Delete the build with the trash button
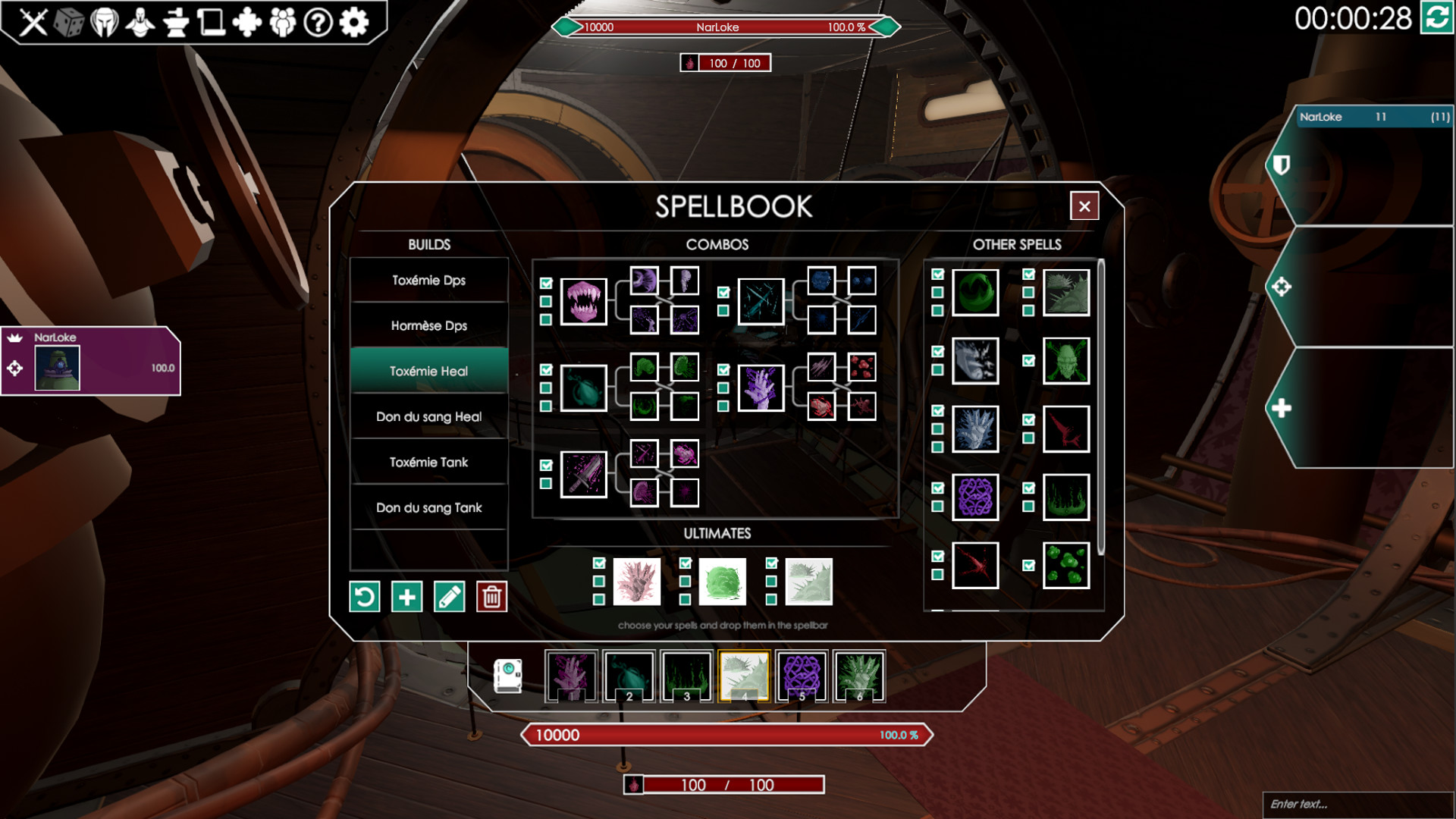This screenshot has height=819, width=1456. click(491, 597)
